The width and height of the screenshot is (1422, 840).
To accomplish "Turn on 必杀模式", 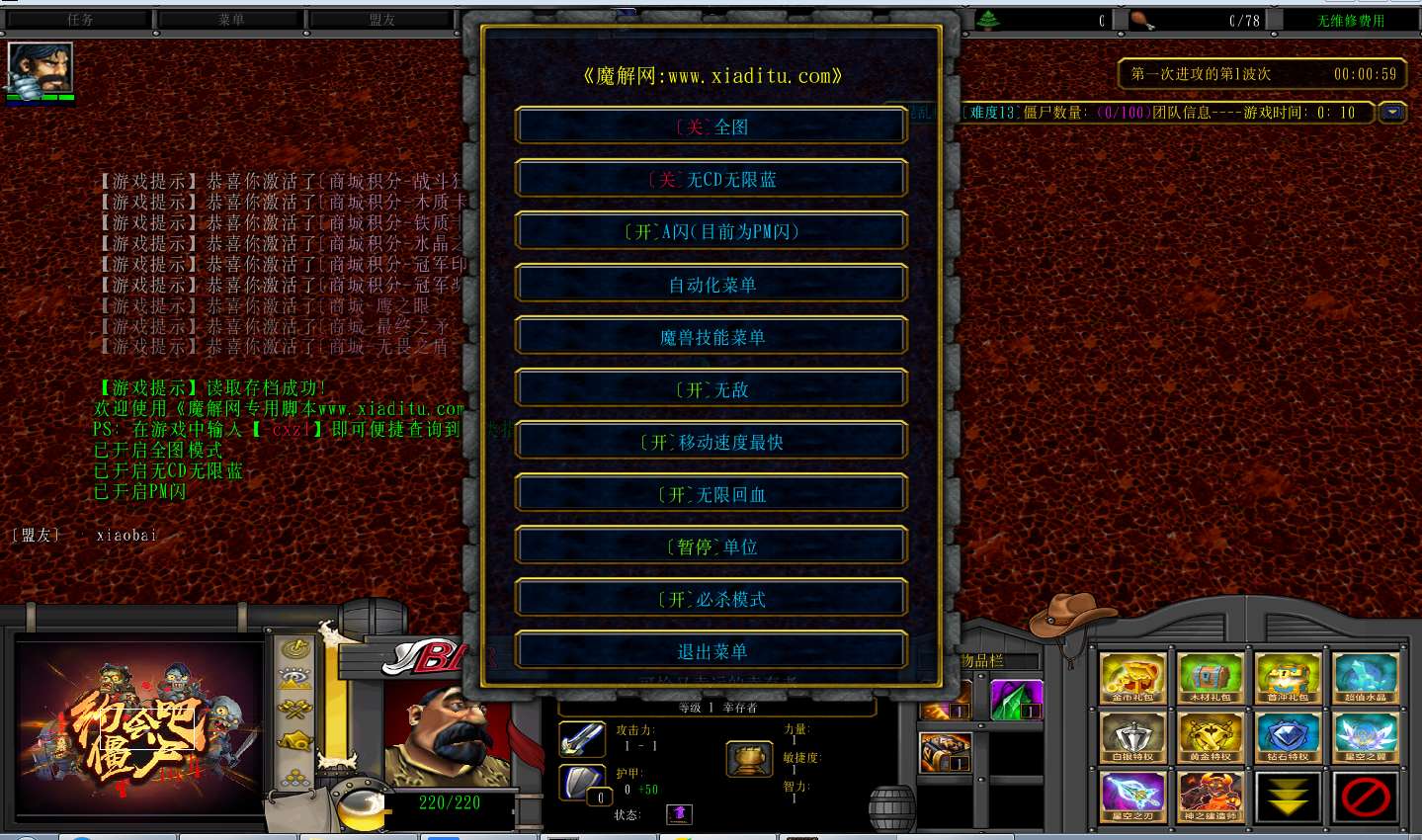I will pyautogui.click(x=711, y=599).
